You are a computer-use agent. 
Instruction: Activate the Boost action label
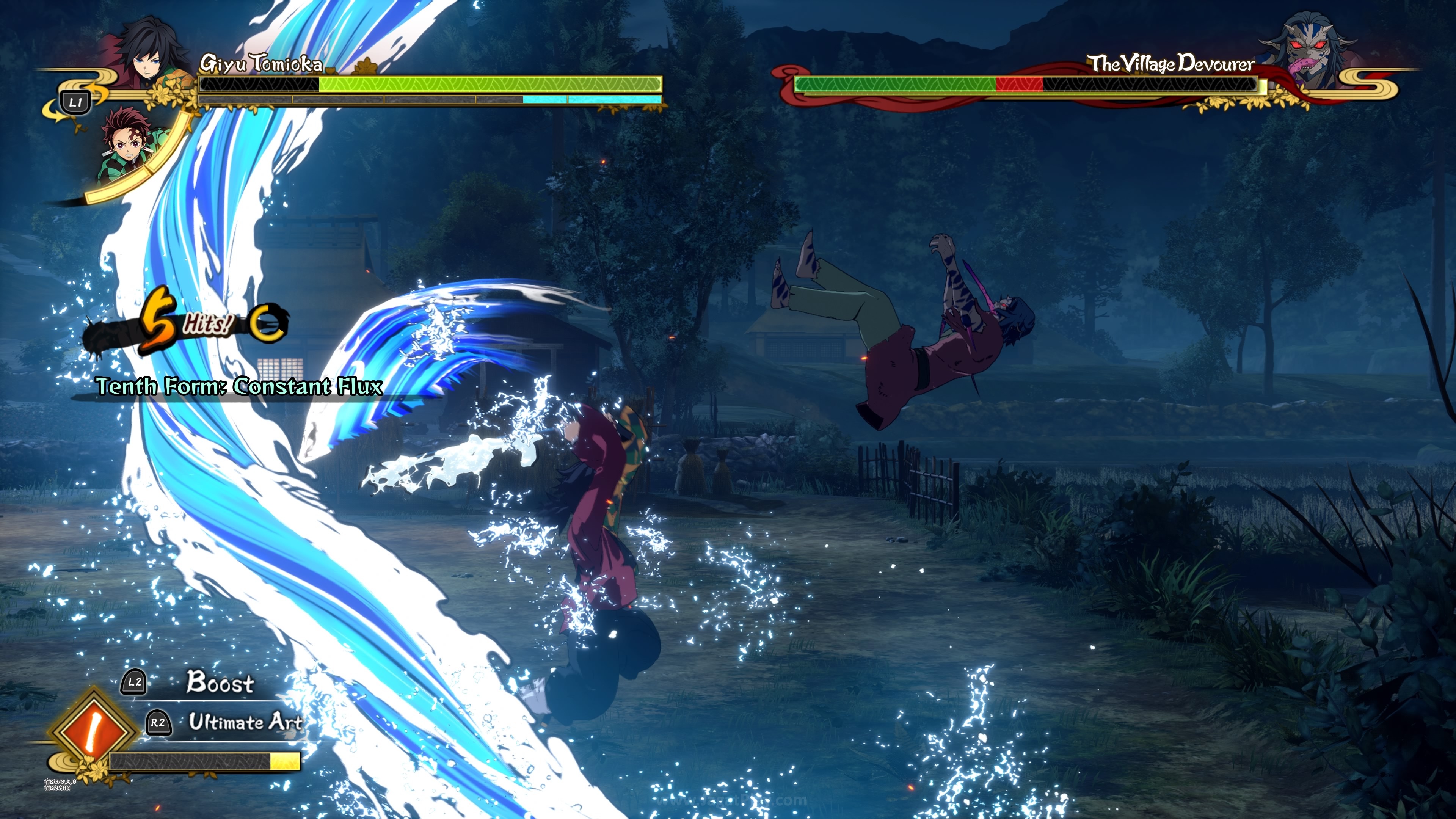[x=220, y=682]
